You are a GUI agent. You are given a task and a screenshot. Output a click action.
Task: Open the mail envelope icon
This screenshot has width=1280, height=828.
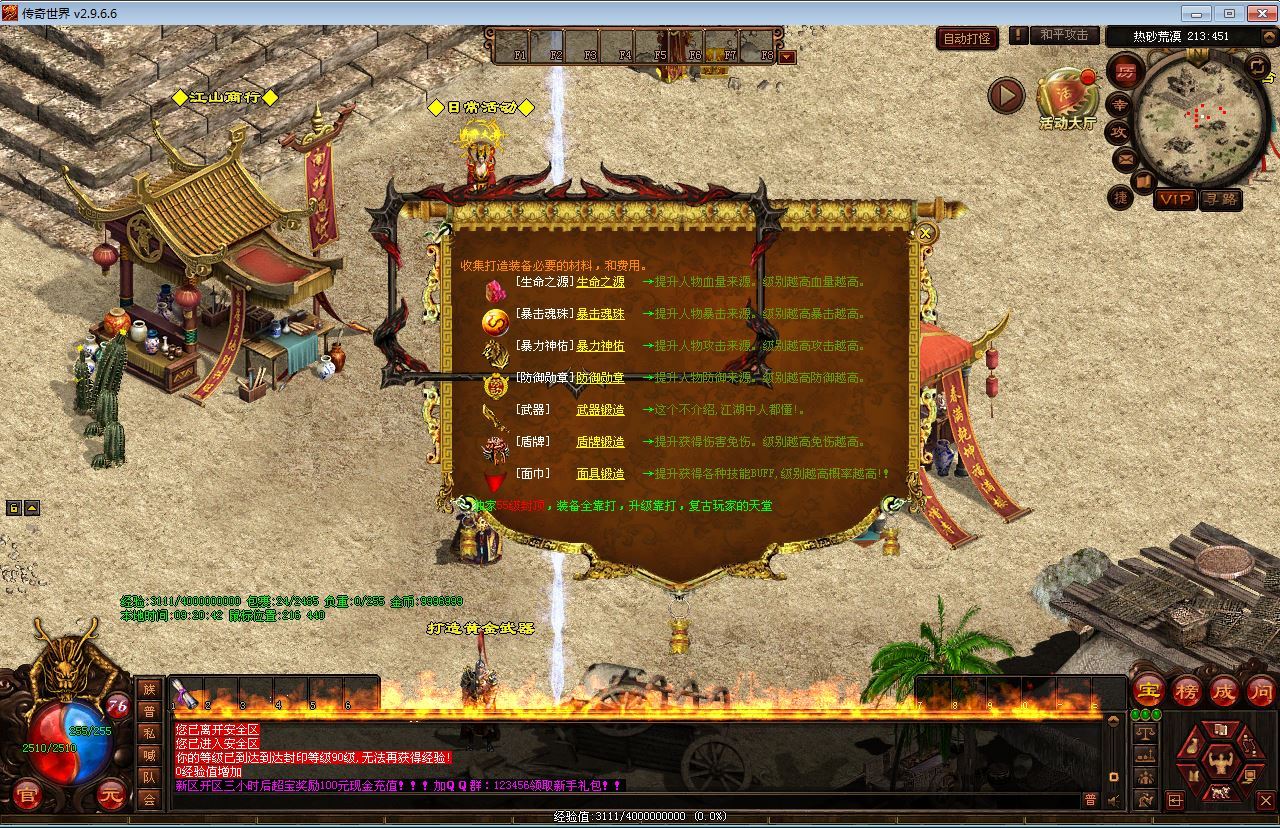pos(1125,159)
